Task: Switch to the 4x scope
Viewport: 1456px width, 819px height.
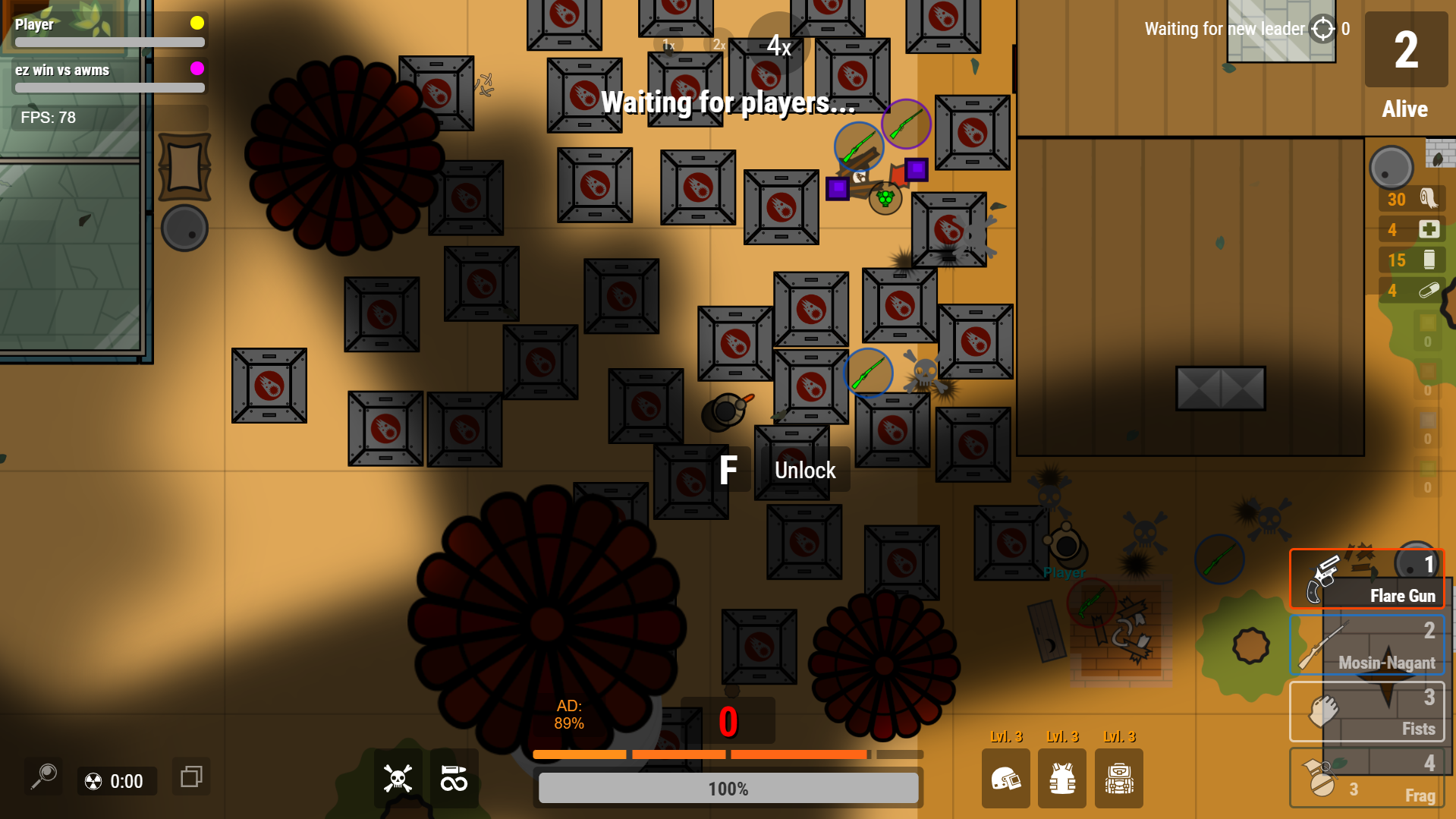Action: point(779,45)
